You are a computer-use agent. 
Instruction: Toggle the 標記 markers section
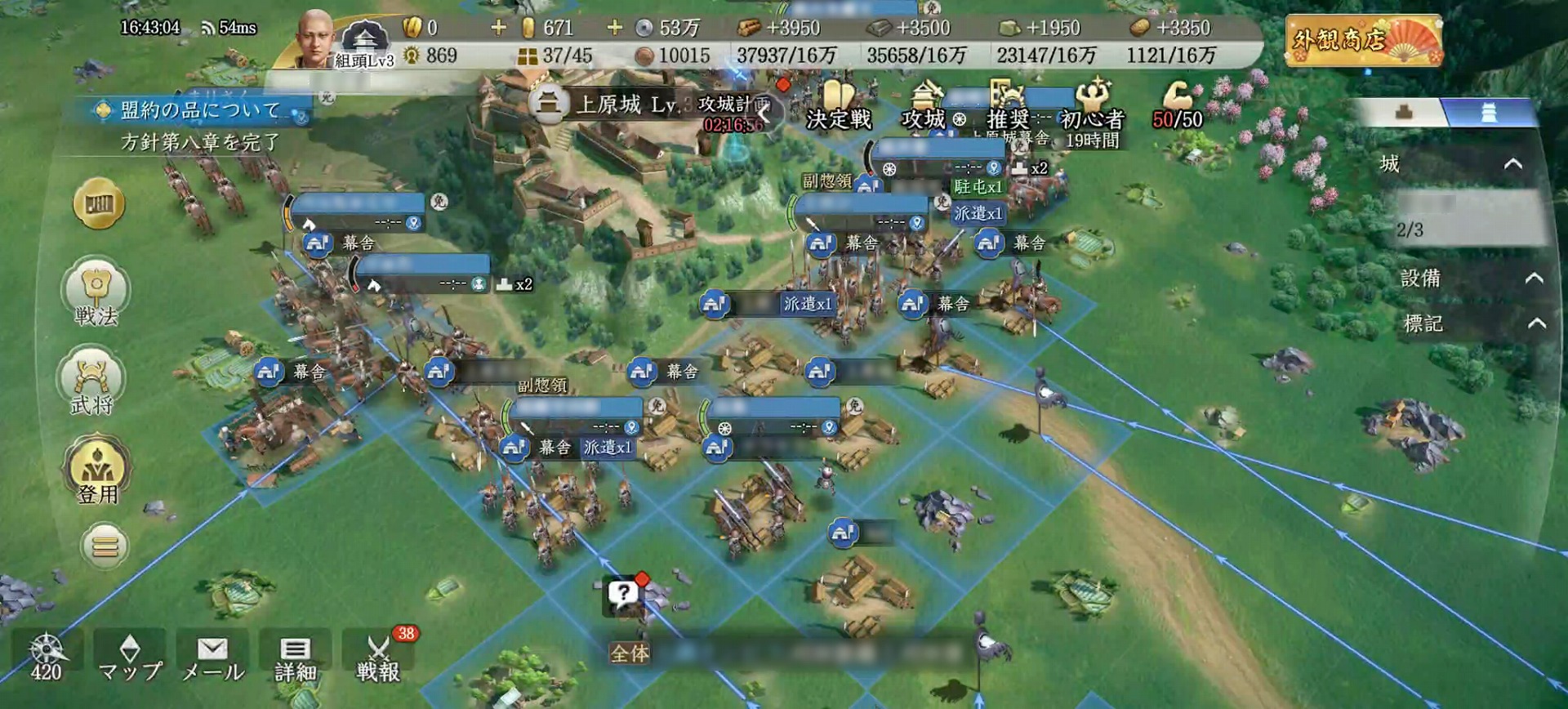click(x=1536, y=323)
